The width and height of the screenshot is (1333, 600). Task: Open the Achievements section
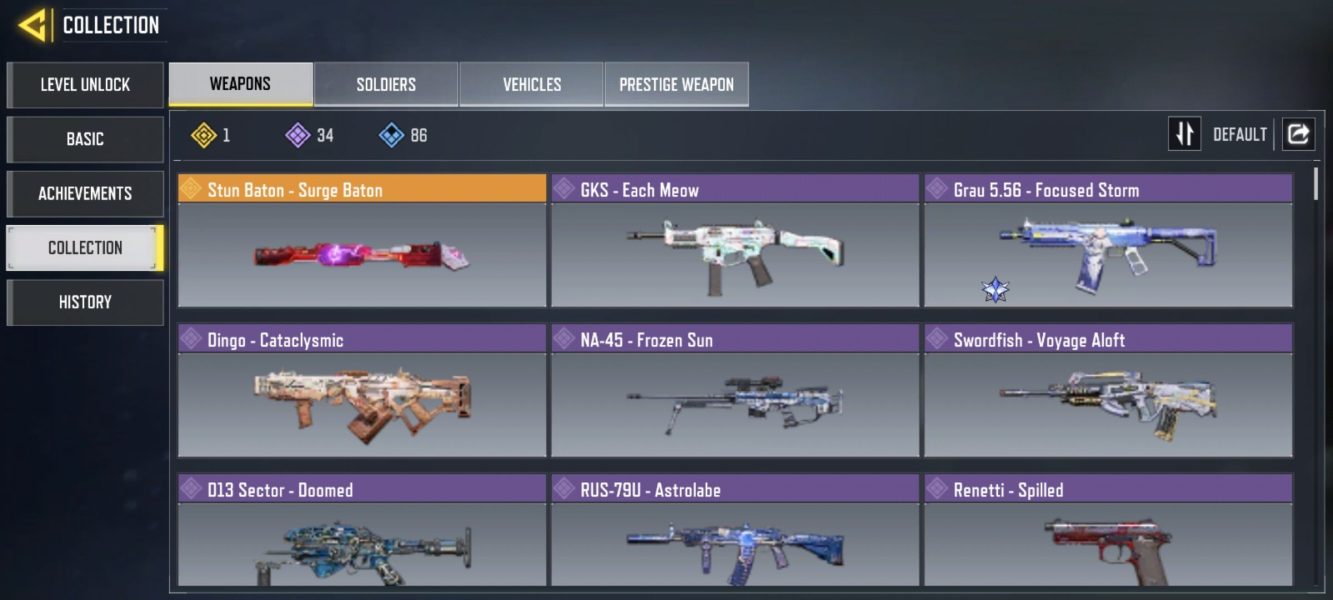point(85,193)
